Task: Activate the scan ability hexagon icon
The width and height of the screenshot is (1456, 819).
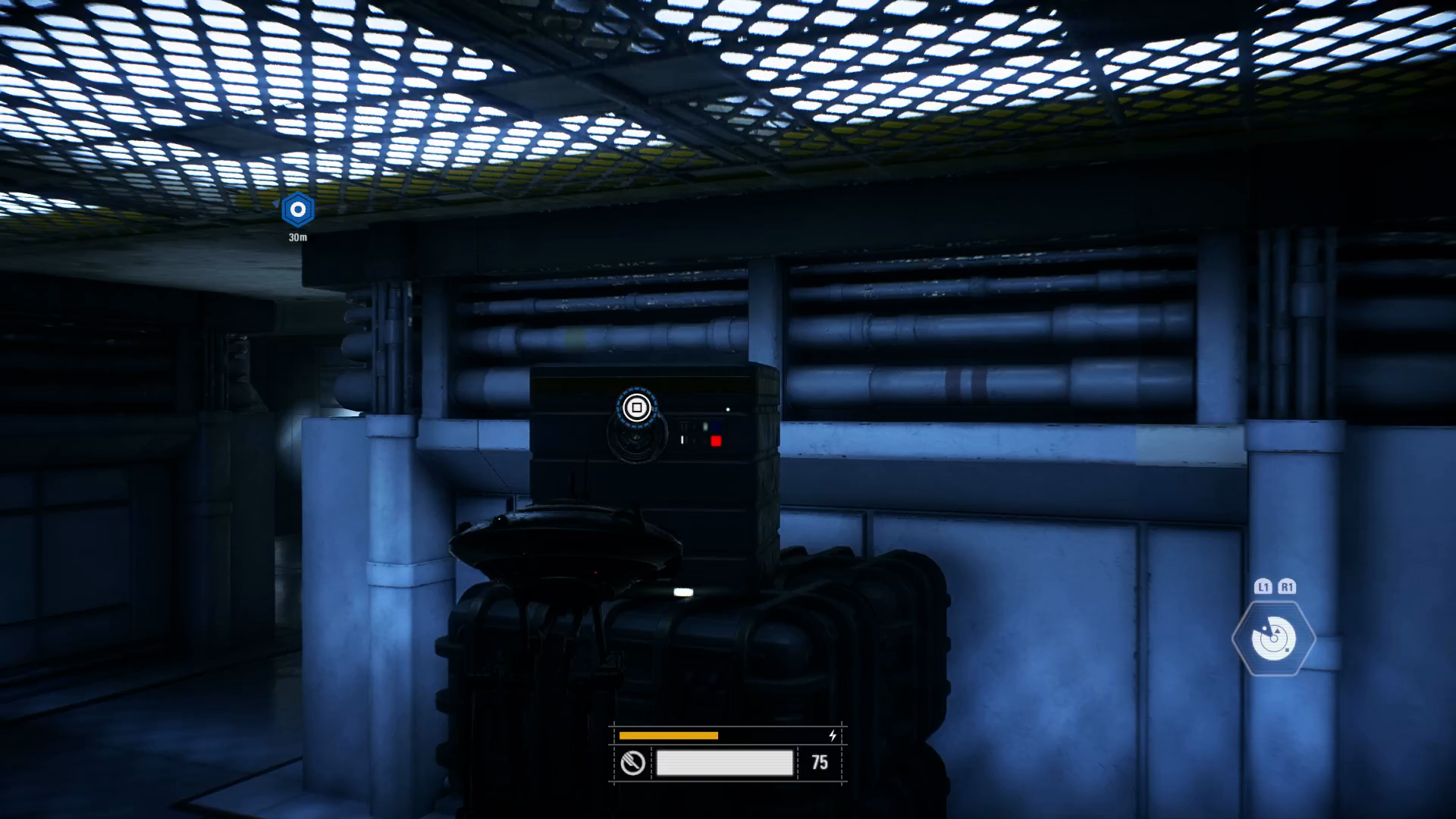Action: (1273, 639)
